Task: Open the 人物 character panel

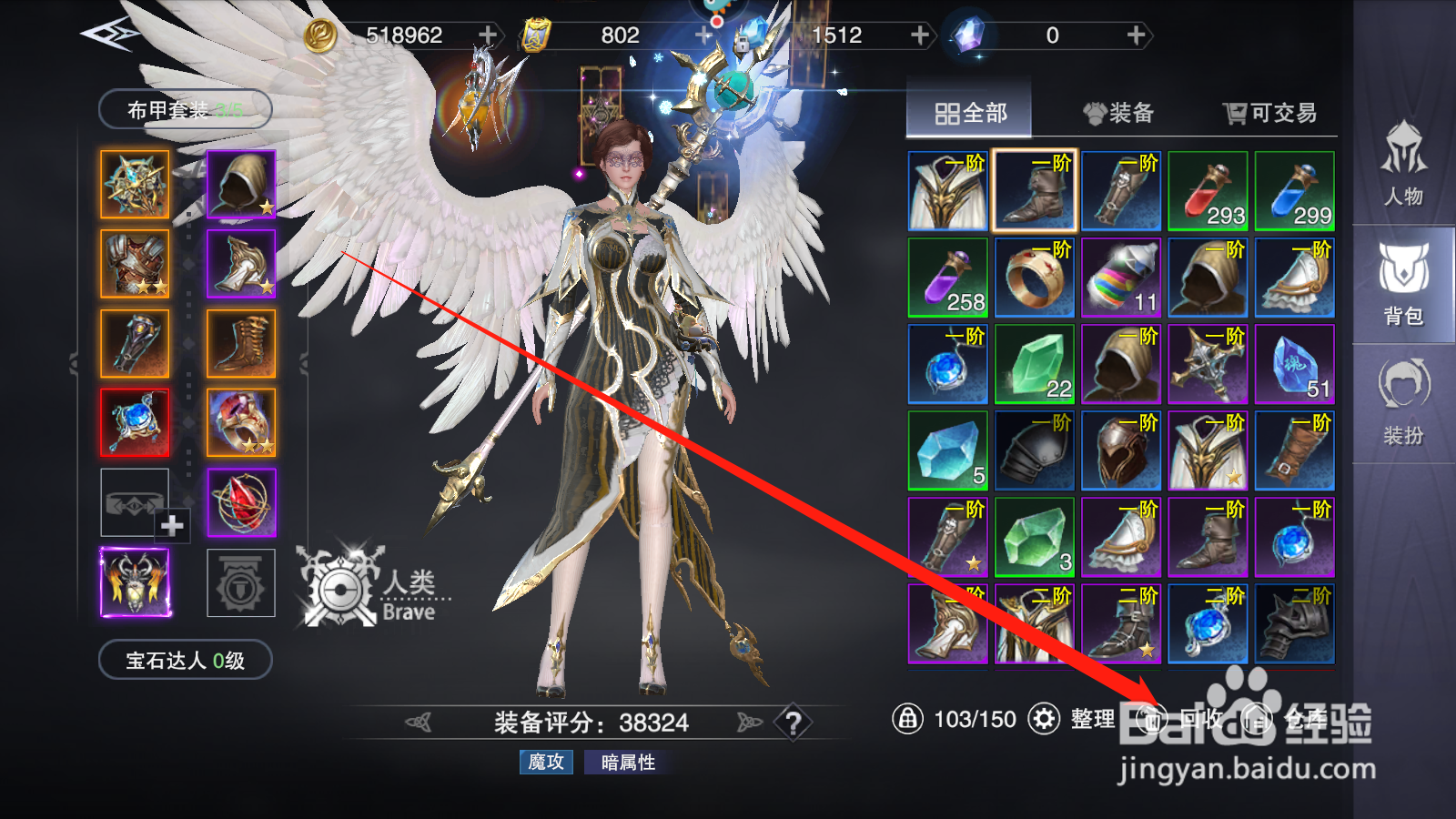Action: (x=1404, y=175)
